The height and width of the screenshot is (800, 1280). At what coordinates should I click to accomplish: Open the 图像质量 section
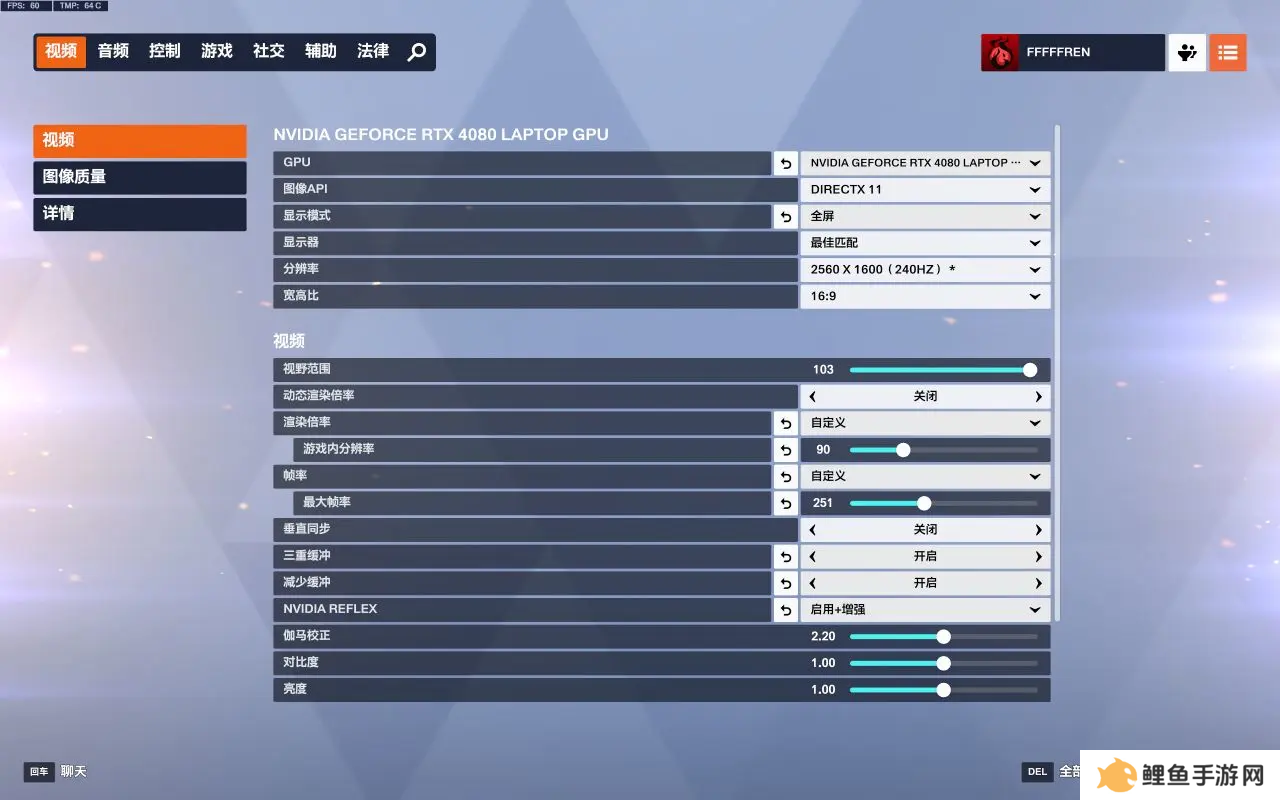click(x=140, y=177)
